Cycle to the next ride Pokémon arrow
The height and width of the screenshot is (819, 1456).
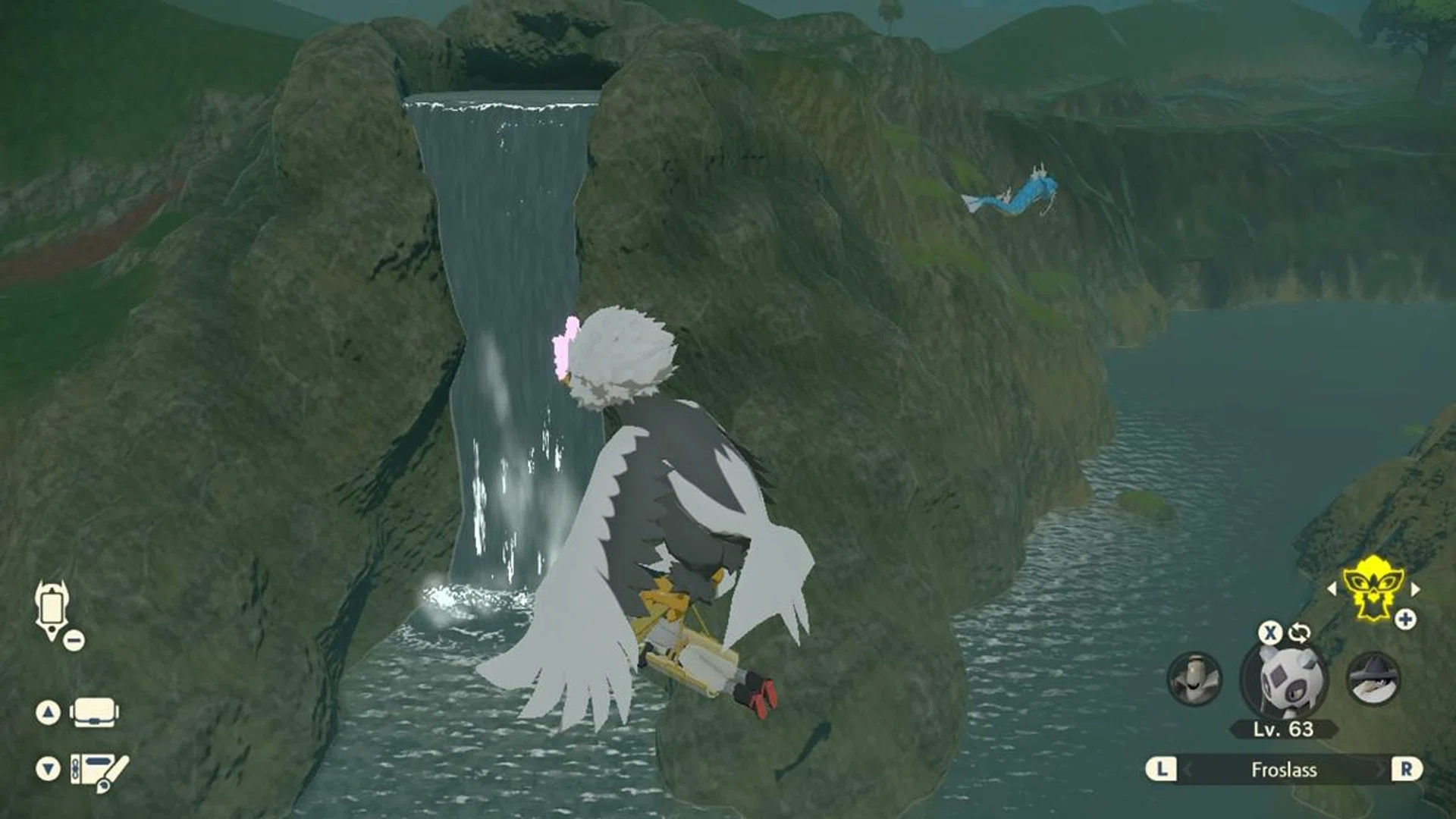(1415, 589)
